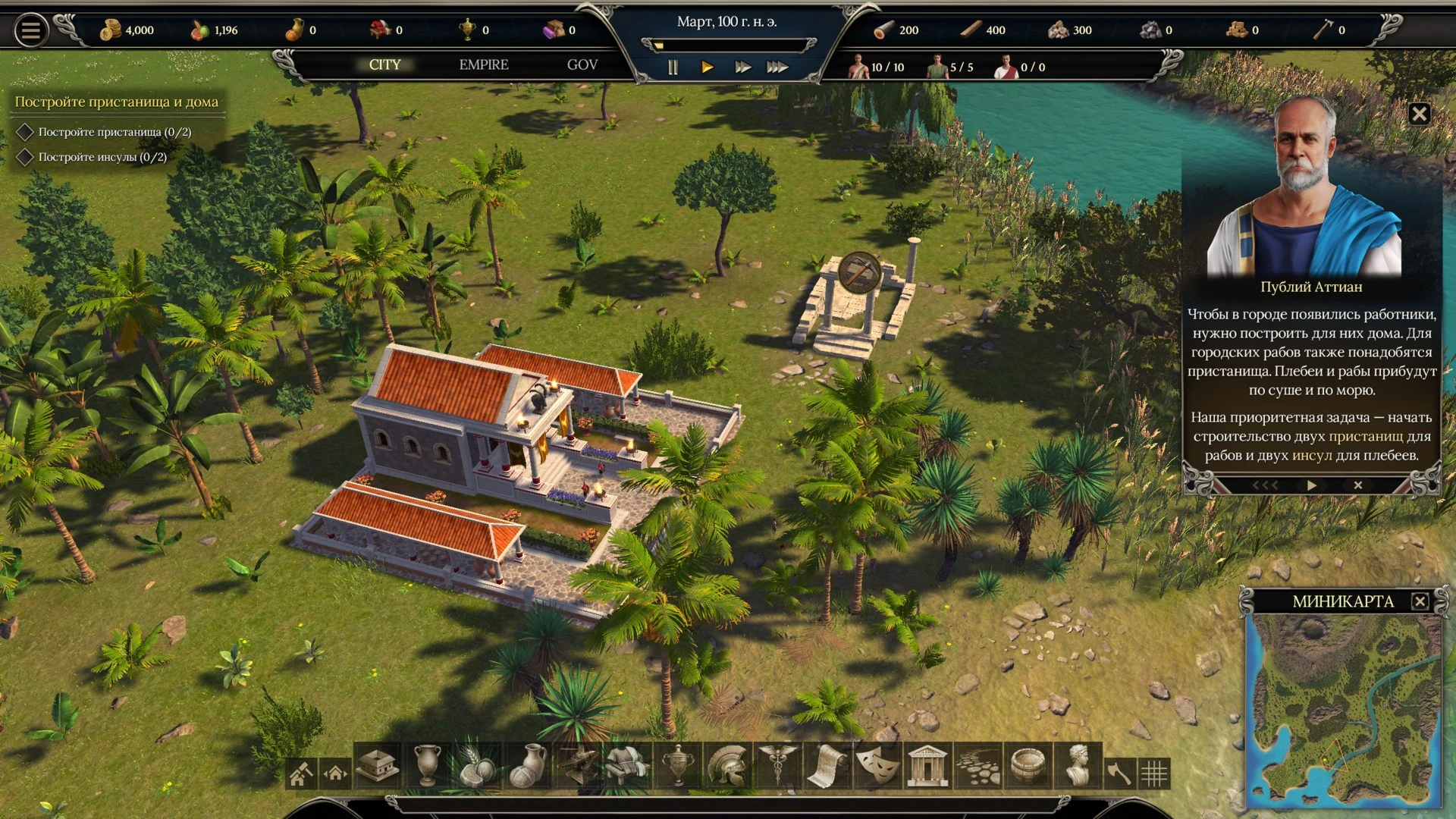Advance the advisor dialogue with the play arrow
This screenshot has height=819, width=1456.
1312,485
